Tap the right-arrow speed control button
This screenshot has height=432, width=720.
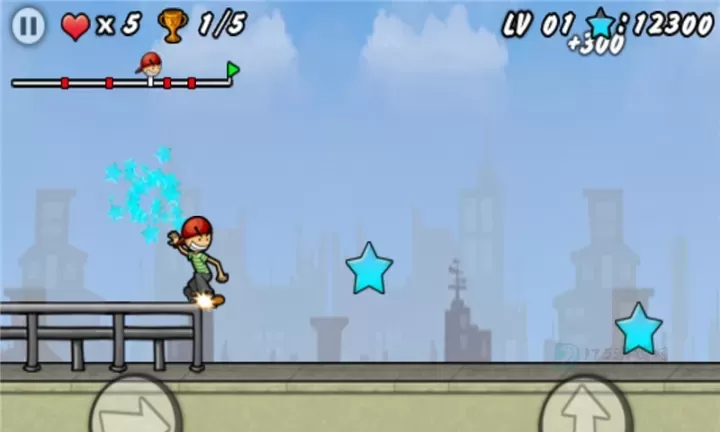(x=135, y=409)
